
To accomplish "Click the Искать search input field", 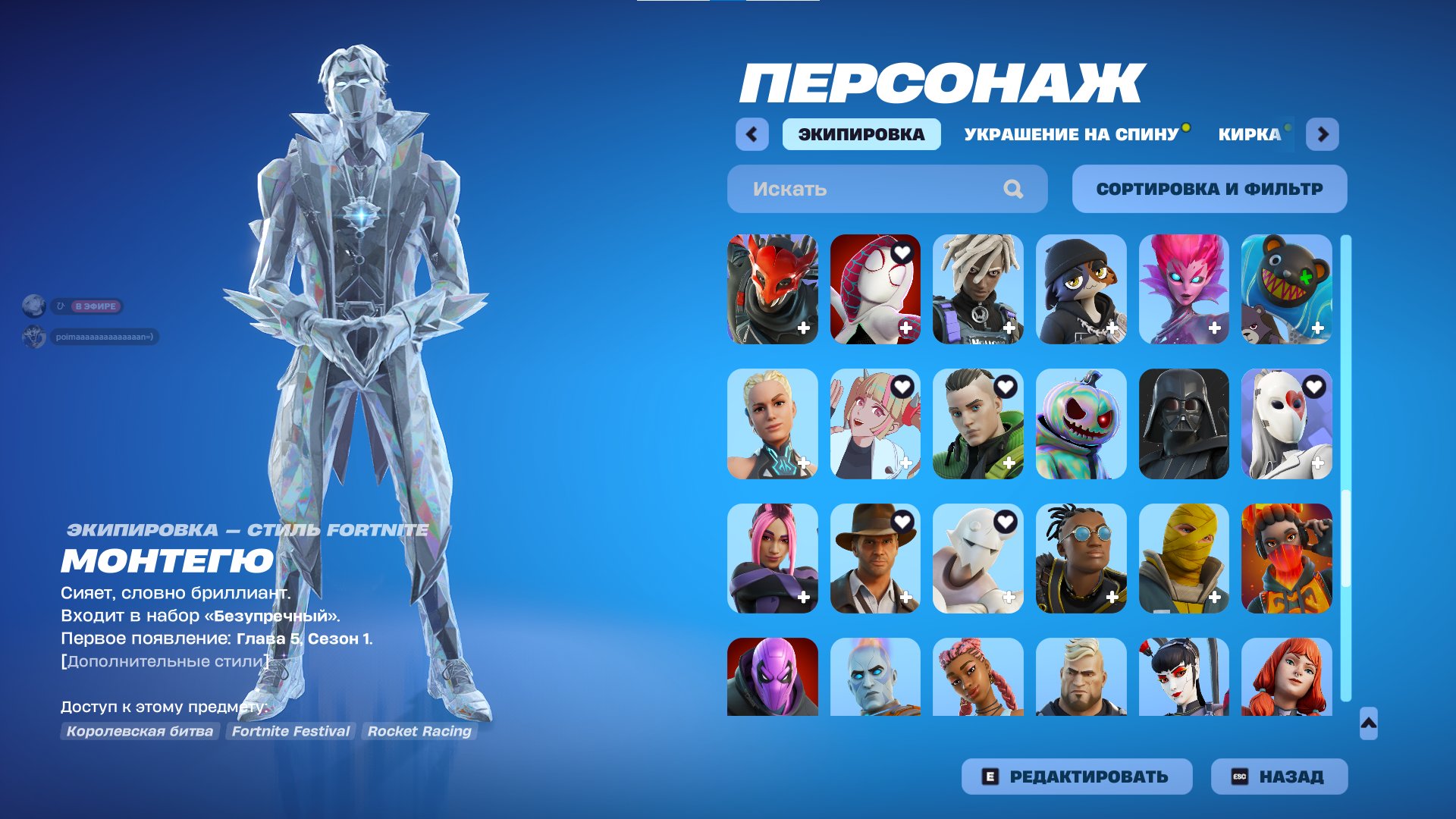I will (x=849, y=189).
